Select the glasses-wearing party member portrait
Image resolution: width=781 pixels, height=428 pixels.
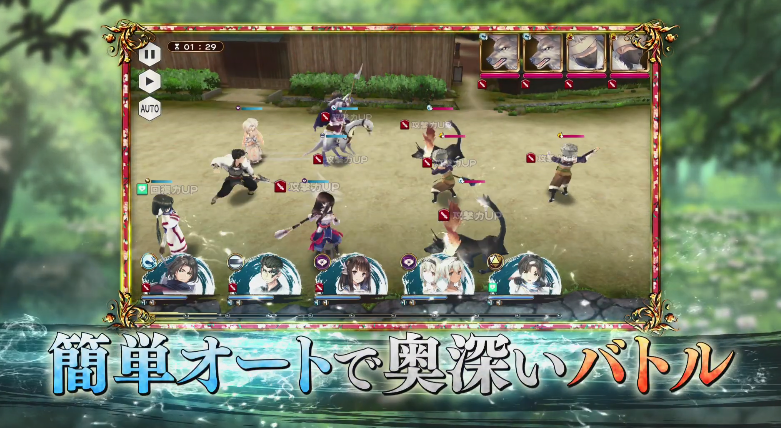tap(264, 275)
